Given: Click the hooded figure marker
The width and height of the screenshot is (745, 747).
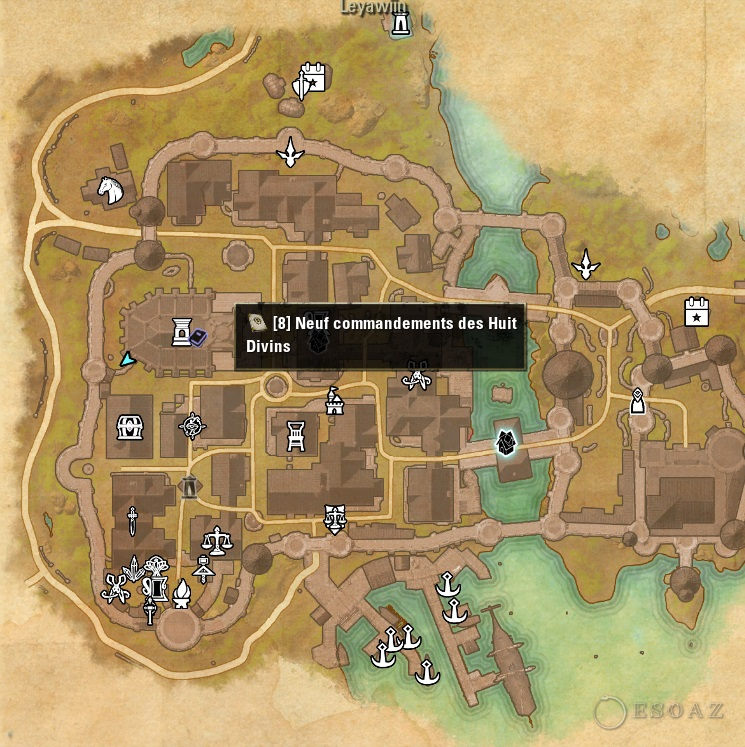Looking at the screenshot, I should pyautogui.click(x=637, y=402).
